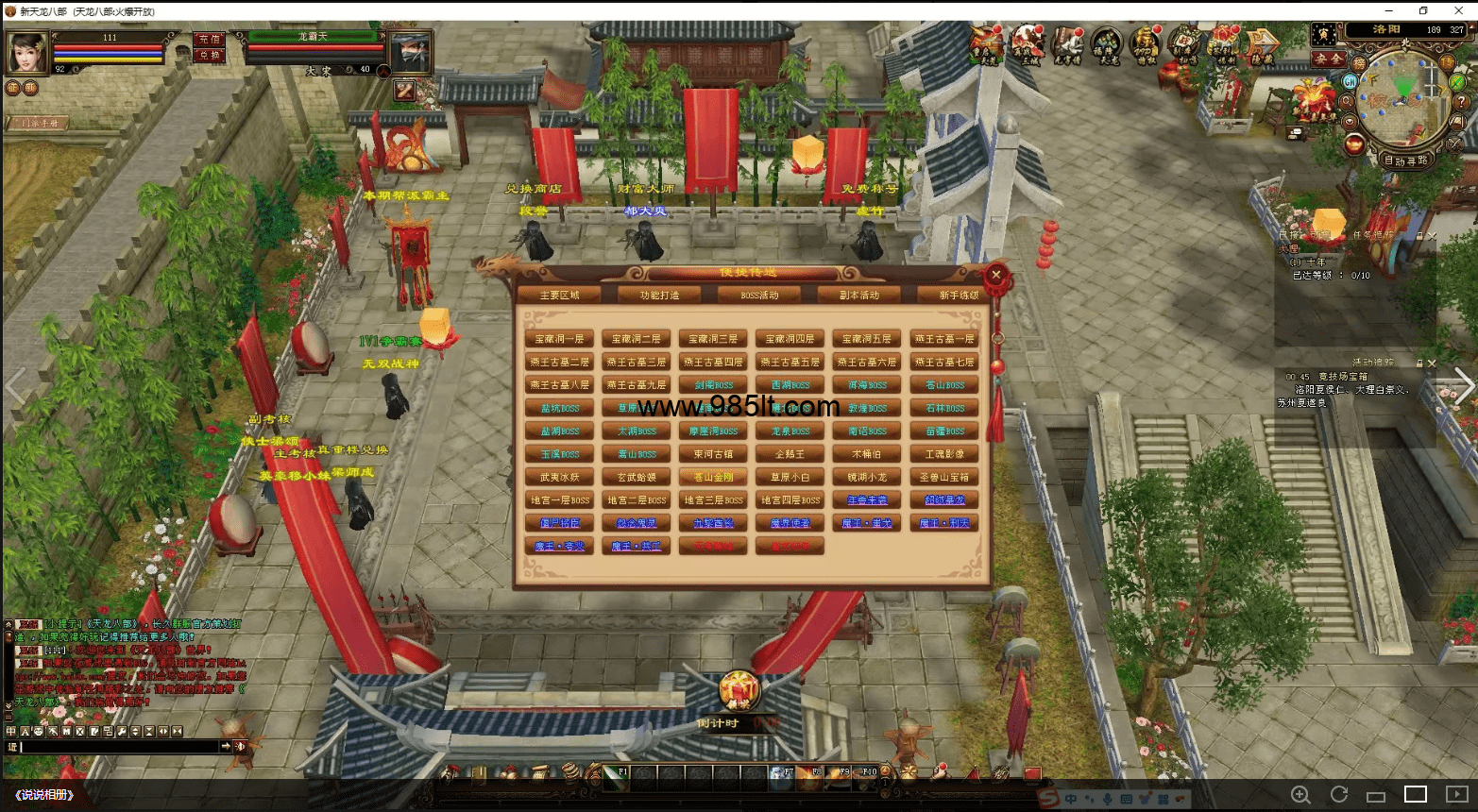
Task: Select 地宫一层BOSS button
Action: coord(560,500)
